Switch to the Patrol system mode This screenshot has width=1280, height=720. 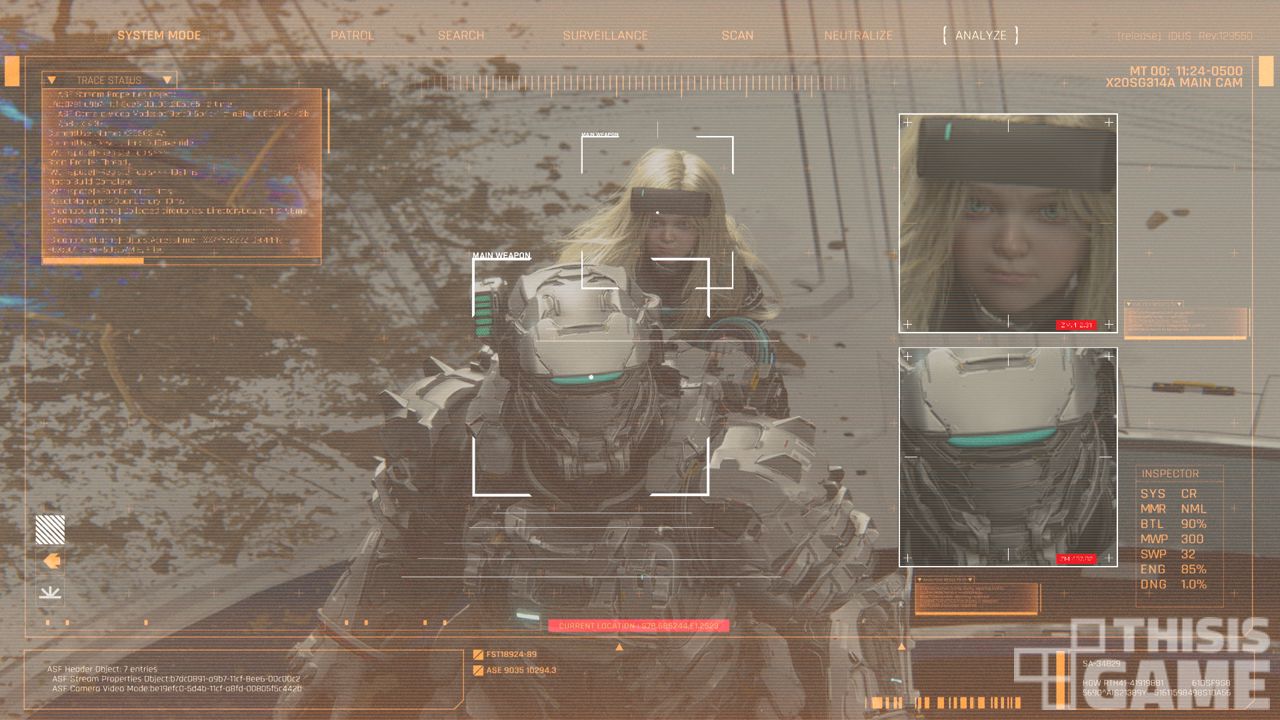(x=352, y=35)
